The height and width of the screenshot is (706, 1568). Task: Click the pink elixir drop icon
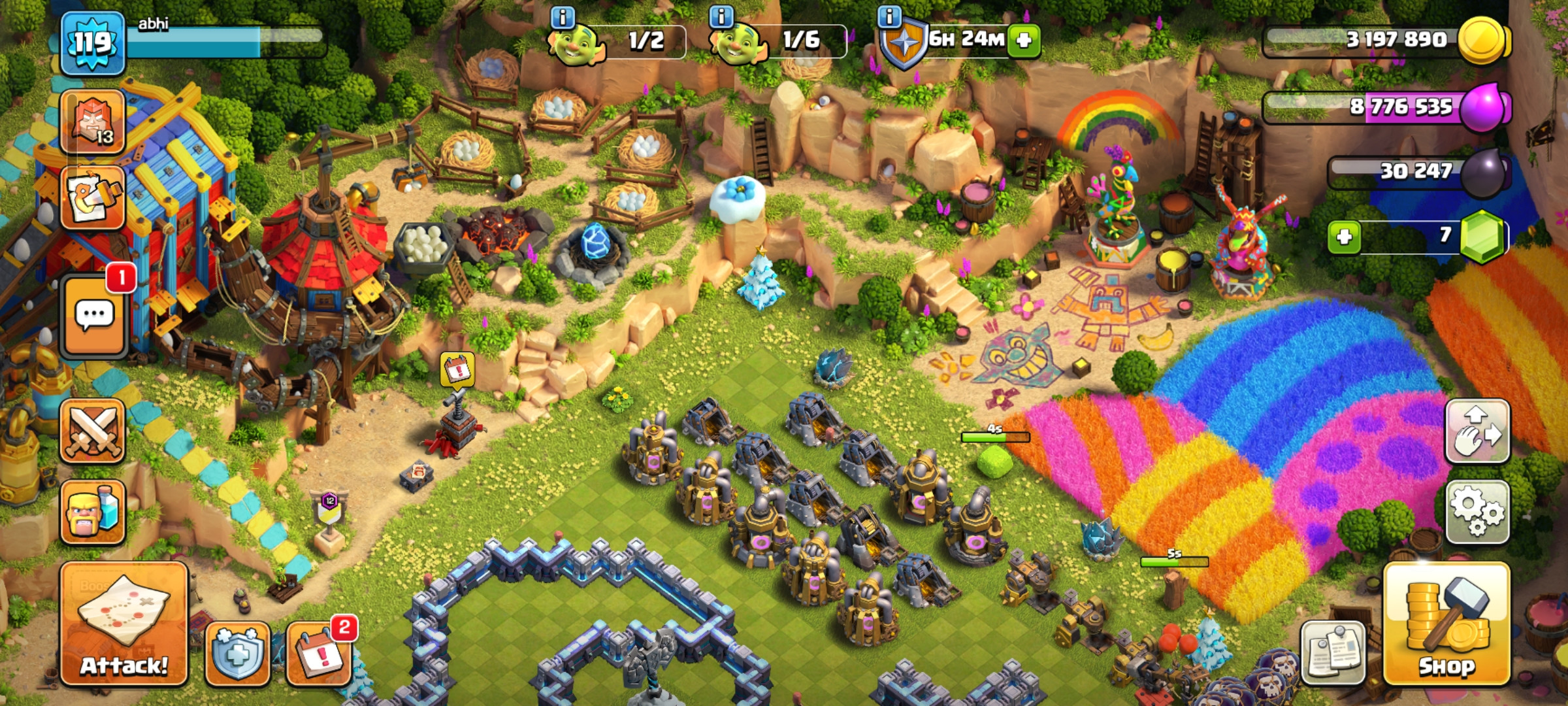tap(1484, 107)
